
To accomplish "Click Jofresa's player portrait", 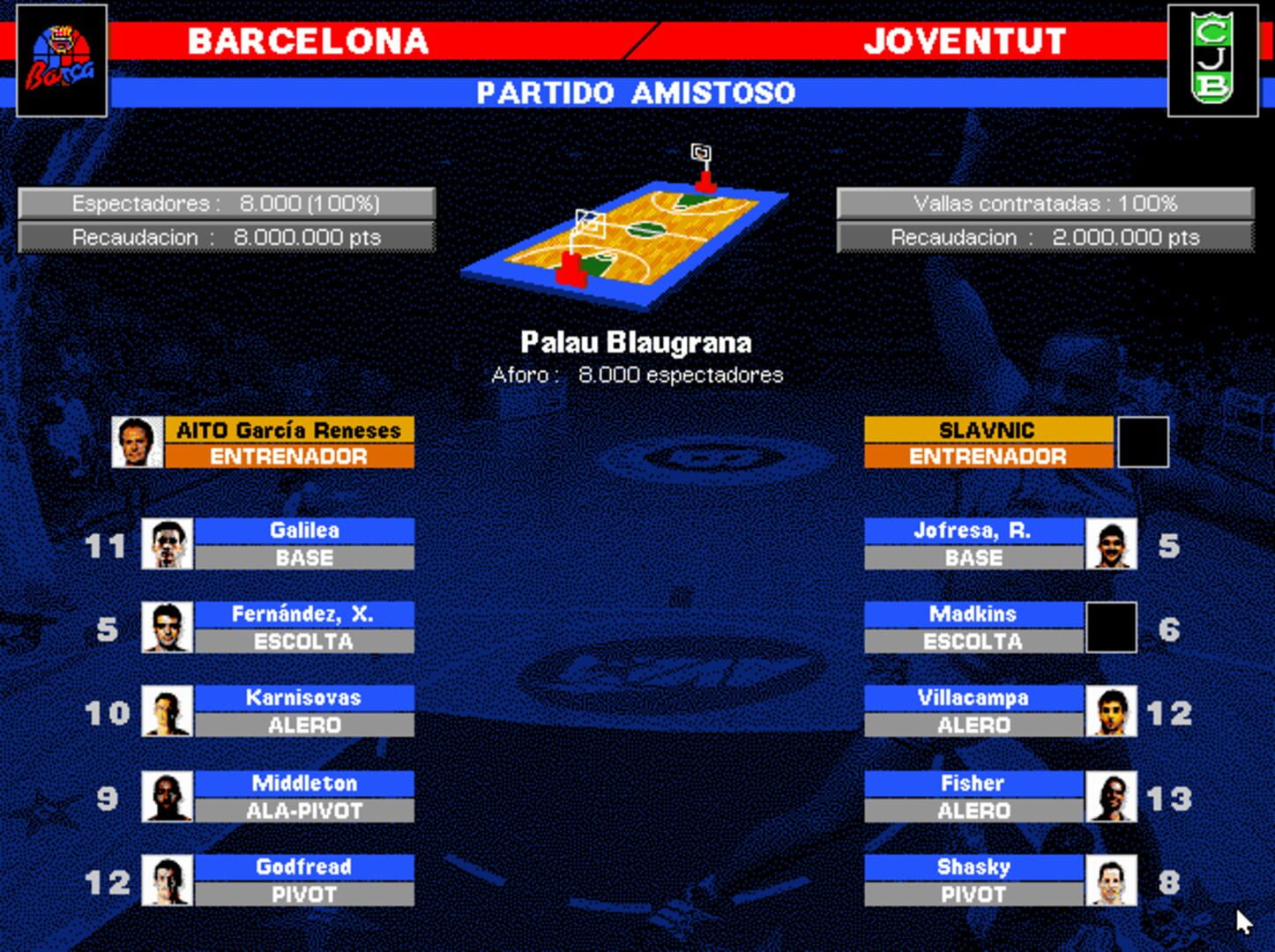I will (1112, 543).
